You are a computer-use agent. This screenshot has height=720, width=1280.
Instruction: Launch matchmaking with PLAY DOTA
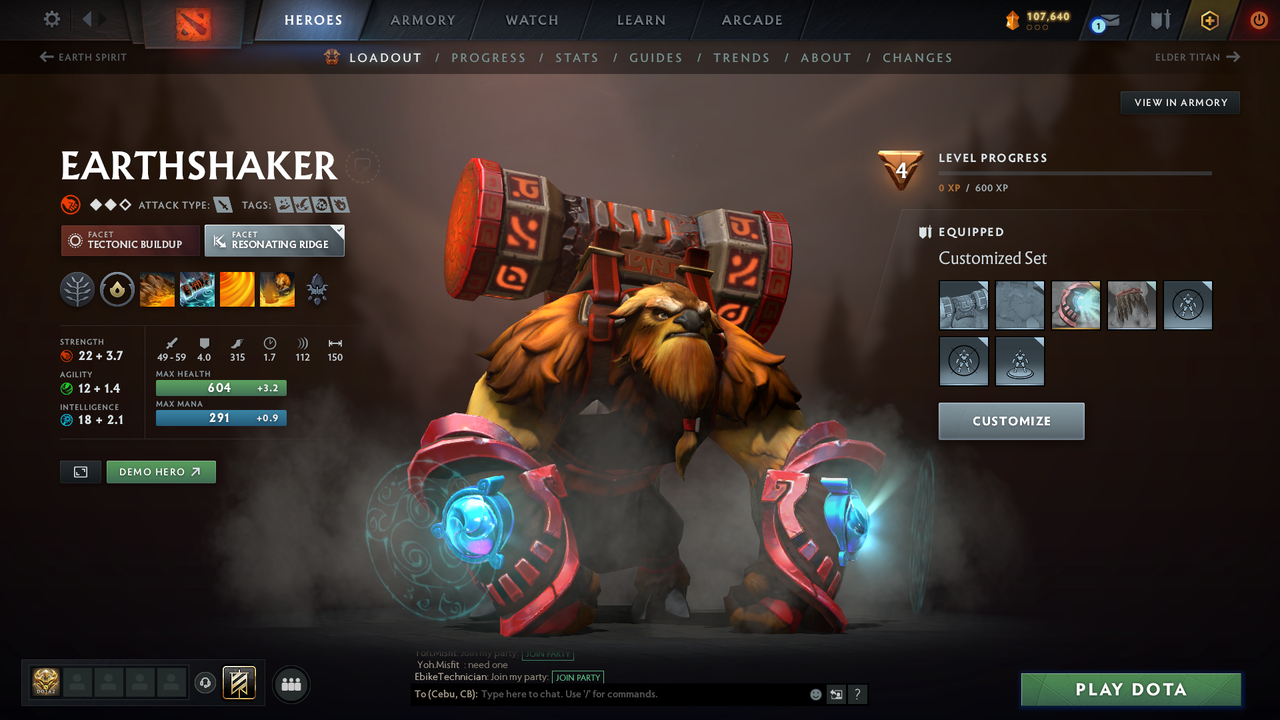pyautogui.click(x=1130, y=689)
